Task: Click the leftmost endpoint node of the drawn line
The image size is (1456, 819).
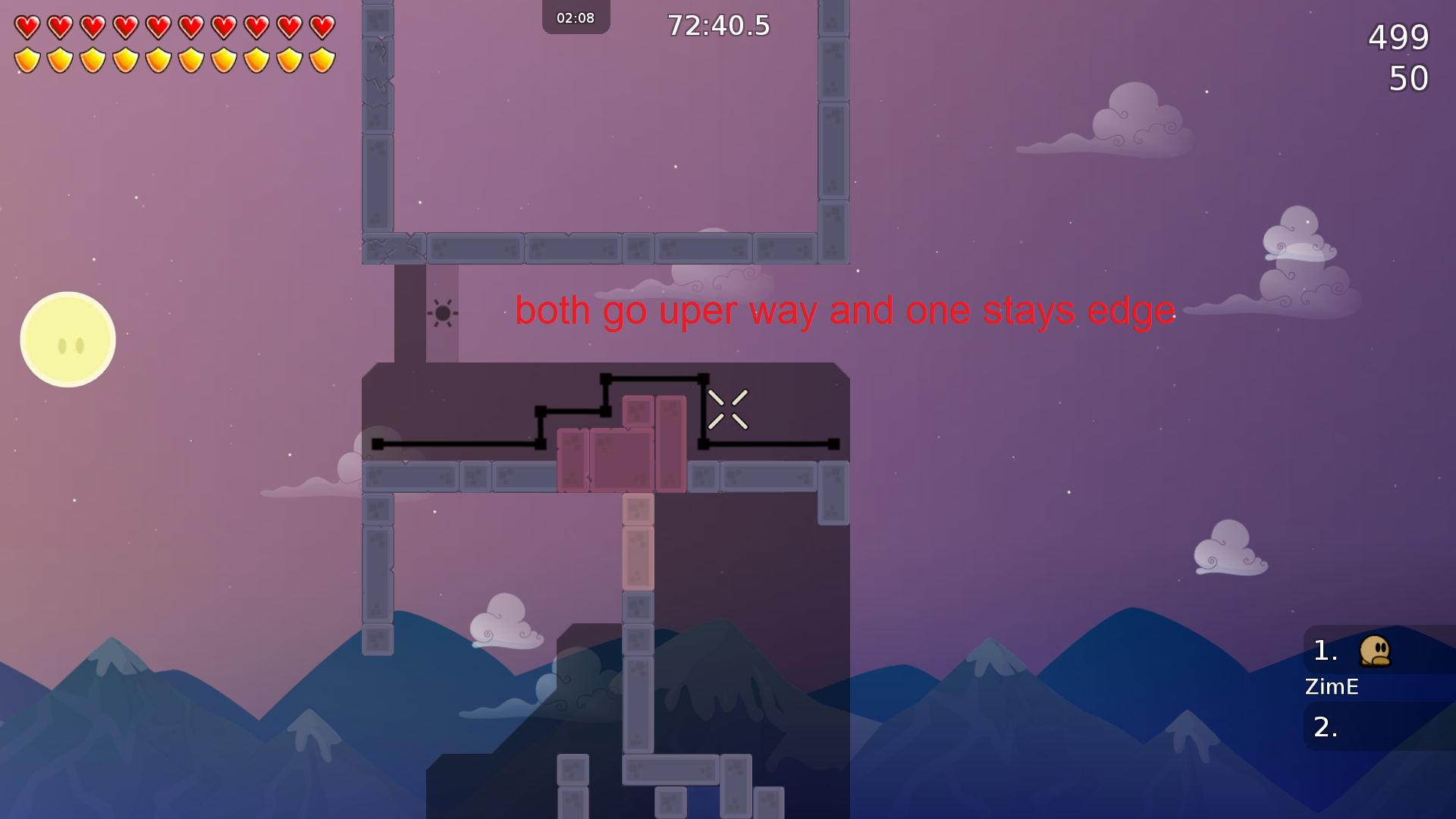Action: (x=377, y=444)
